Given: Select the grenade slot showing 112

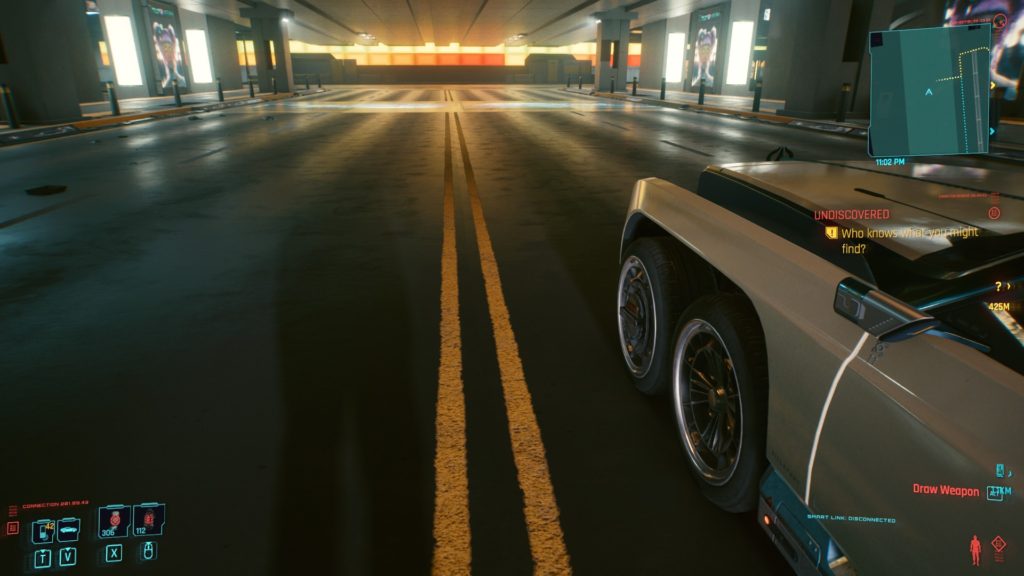Looking at the screenshot, I should click(148, 520).
